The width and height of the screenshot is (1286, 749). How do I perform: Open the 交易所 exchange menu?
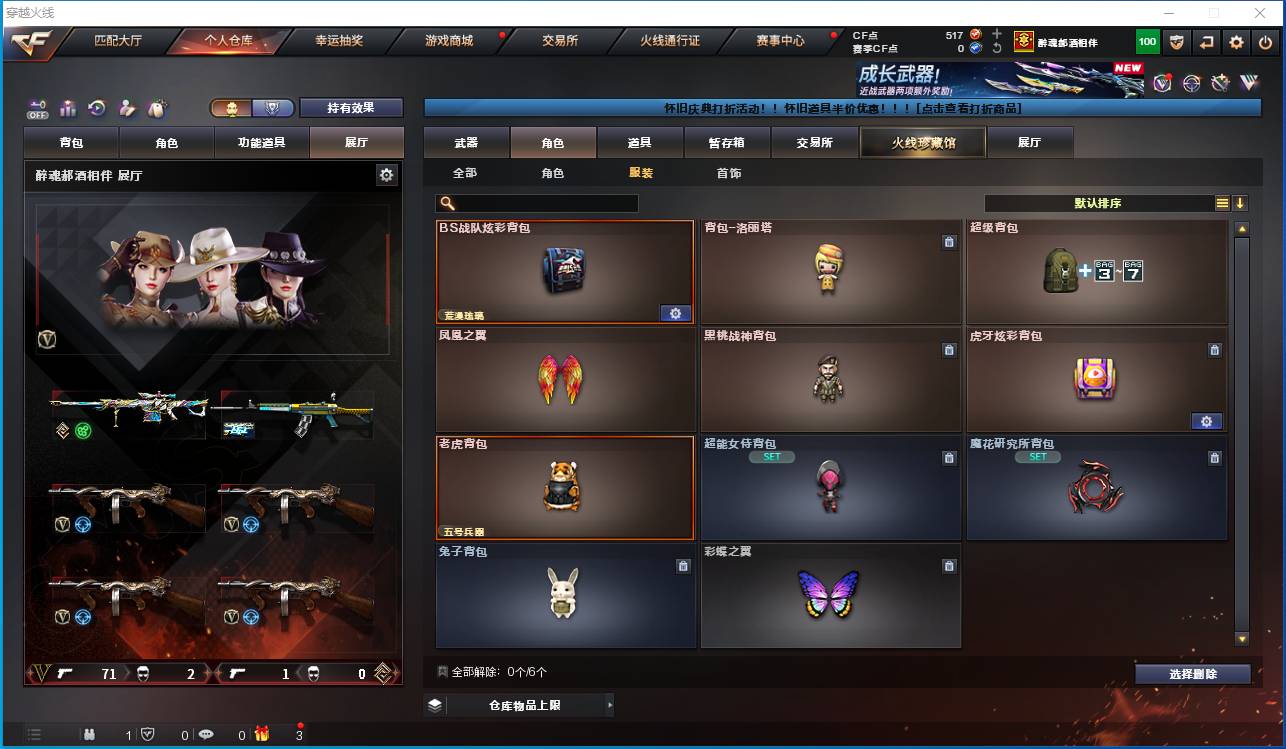click(x=560, y=41)
